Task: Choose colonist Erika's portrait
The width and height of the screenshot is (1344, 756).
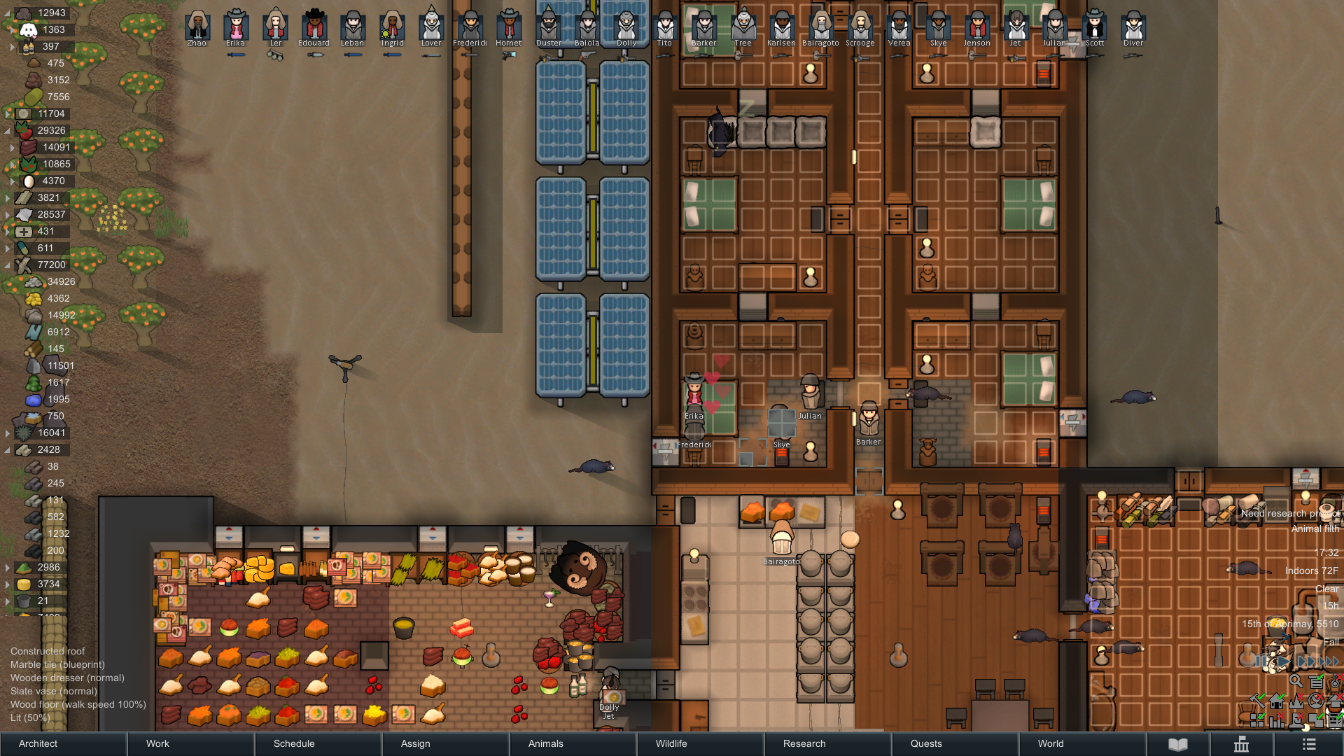Action: click(x=237, y=26)
